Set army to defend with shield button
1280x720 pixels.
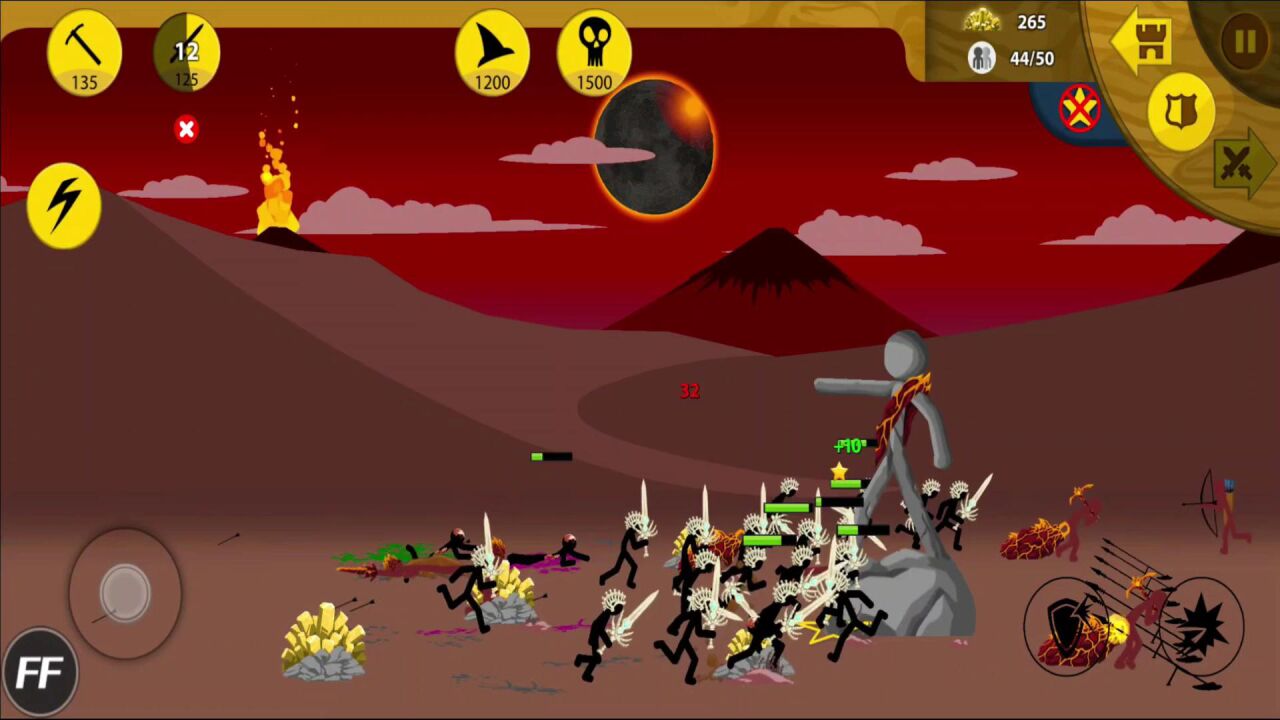1180,111
